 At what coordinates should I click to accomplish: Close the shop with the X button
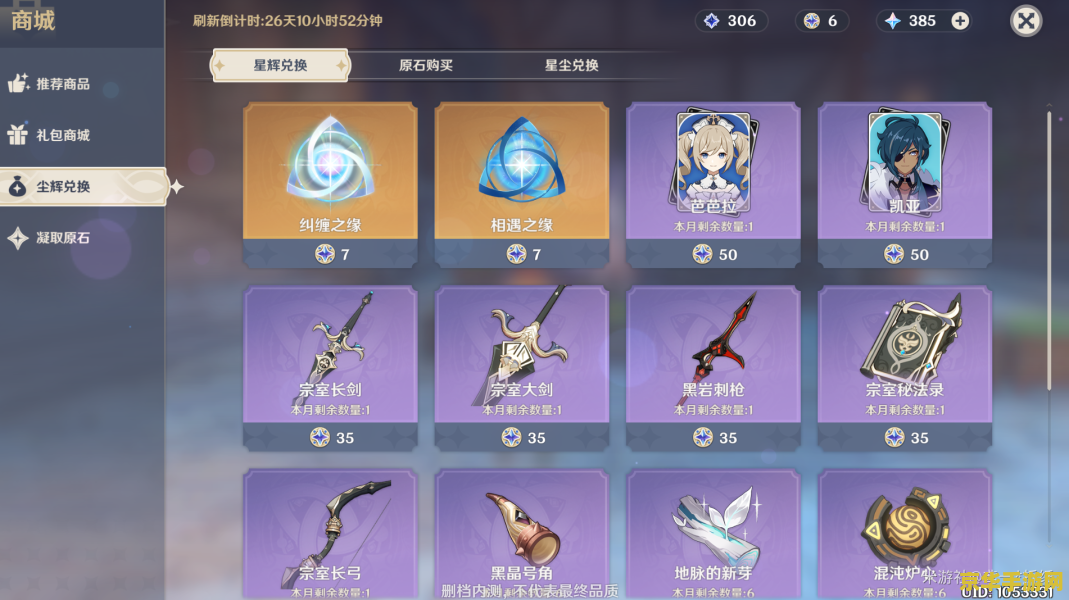point(1026,21)
